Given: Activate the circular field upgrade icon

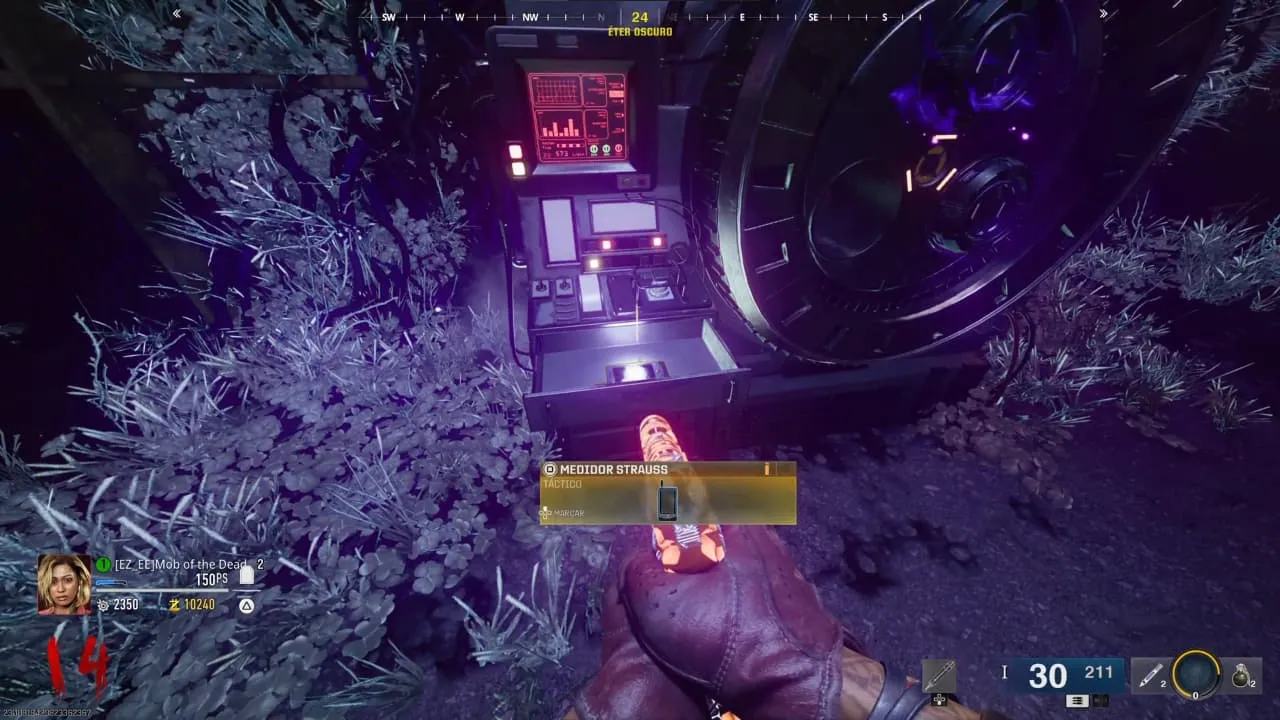Looking at the screenshot, I should [x=1196, y=676].
